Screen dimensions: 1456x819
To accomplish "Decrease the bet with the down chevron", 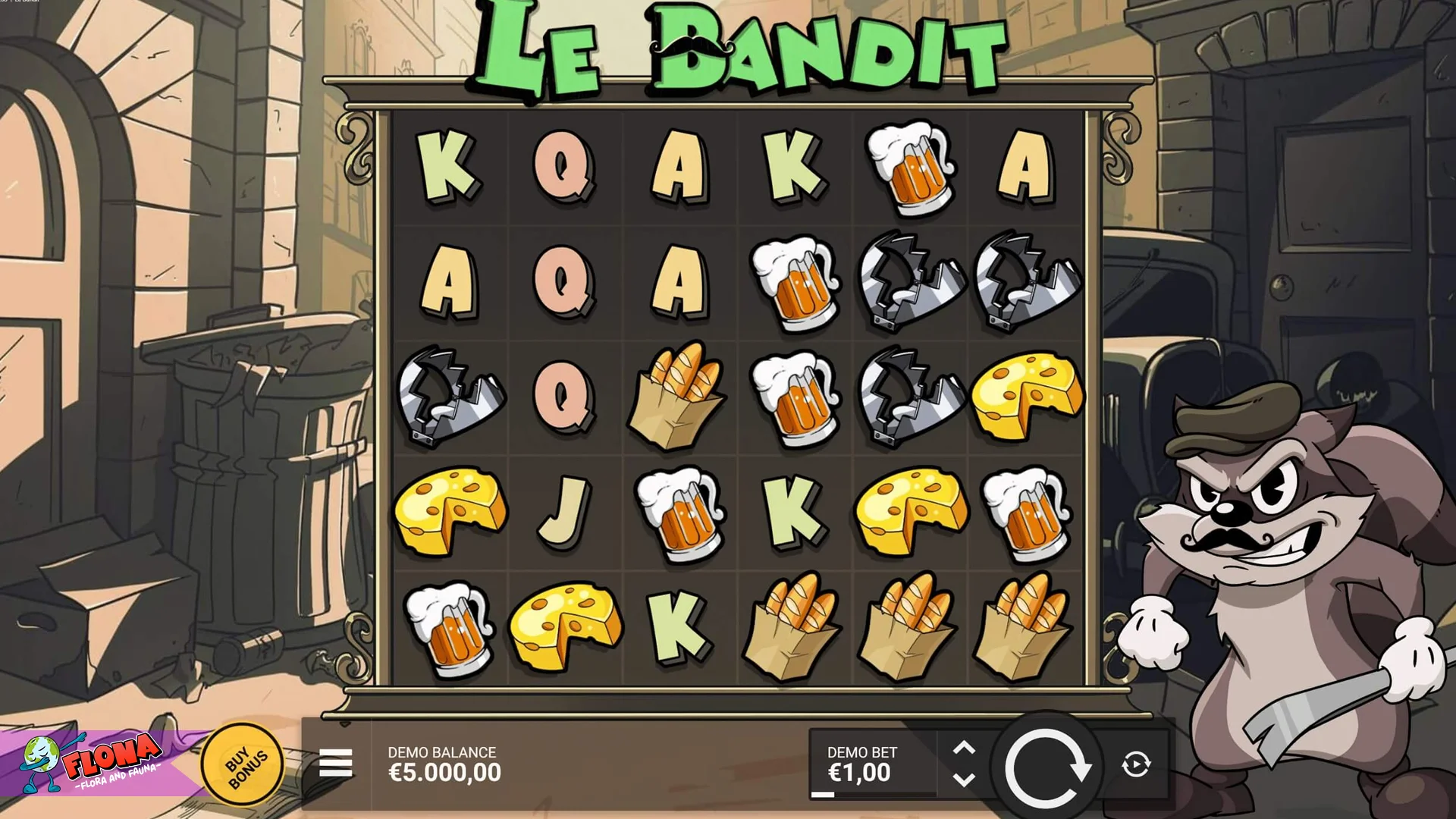I will point(966,777).
